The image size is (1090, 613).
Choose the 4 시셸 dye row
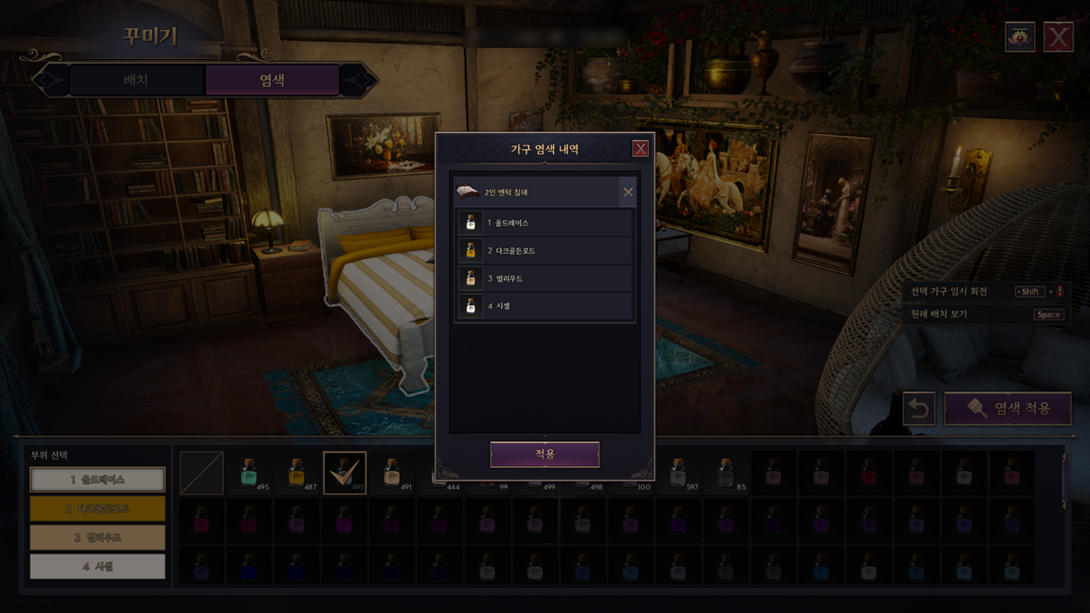[x=544, y=306]
